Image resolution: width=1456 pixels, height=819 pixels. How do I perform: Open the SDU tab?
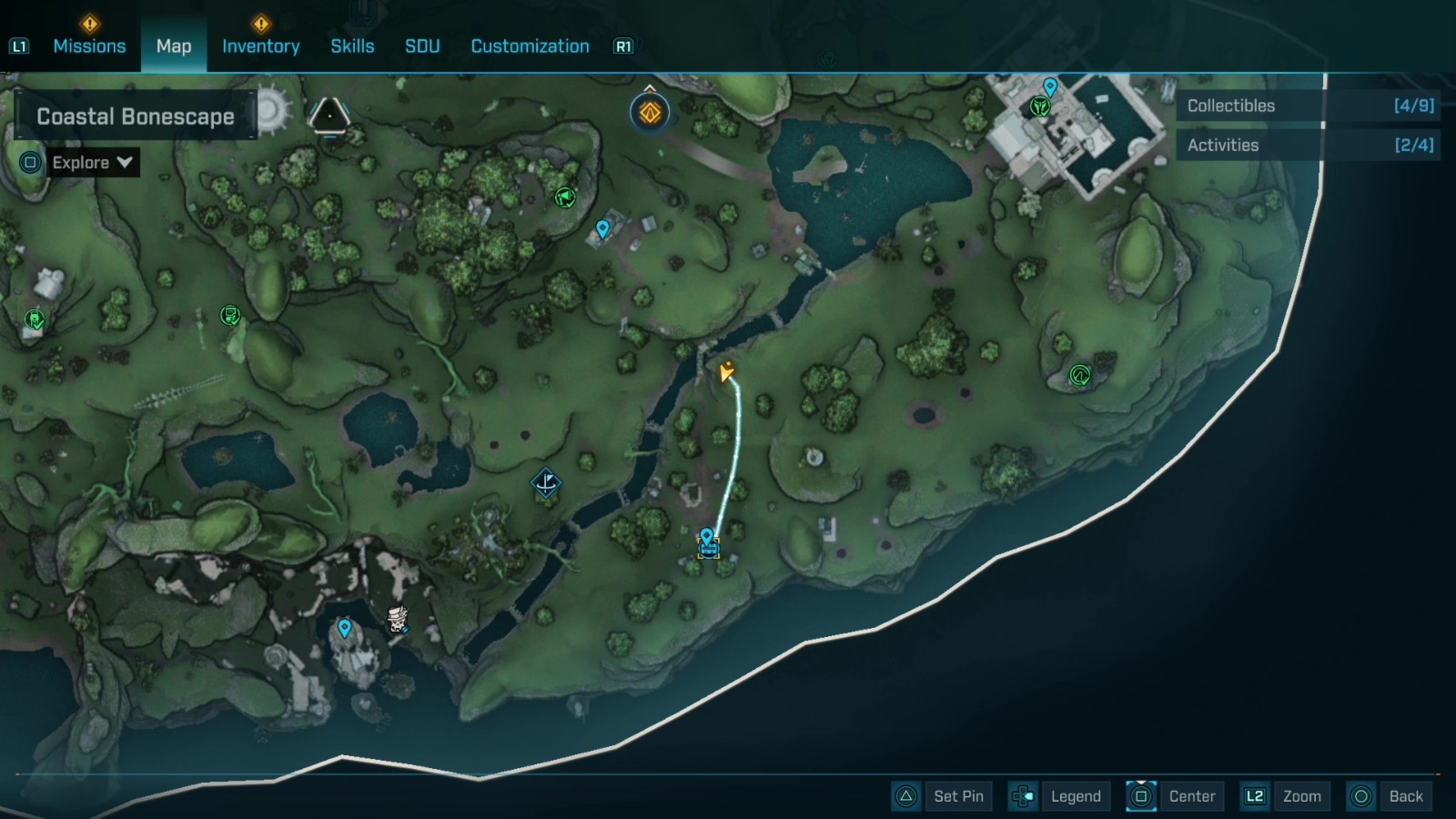click(422, 45)
